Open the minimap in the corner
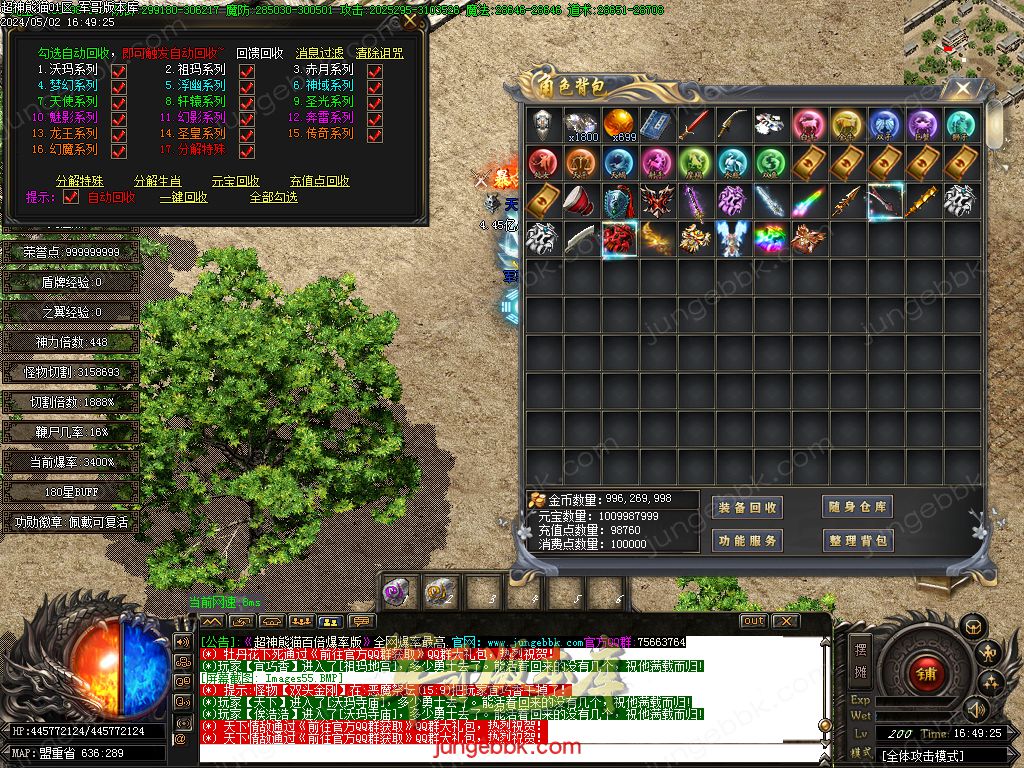Screen dimensions: 1024x768 tap(962, 42)
